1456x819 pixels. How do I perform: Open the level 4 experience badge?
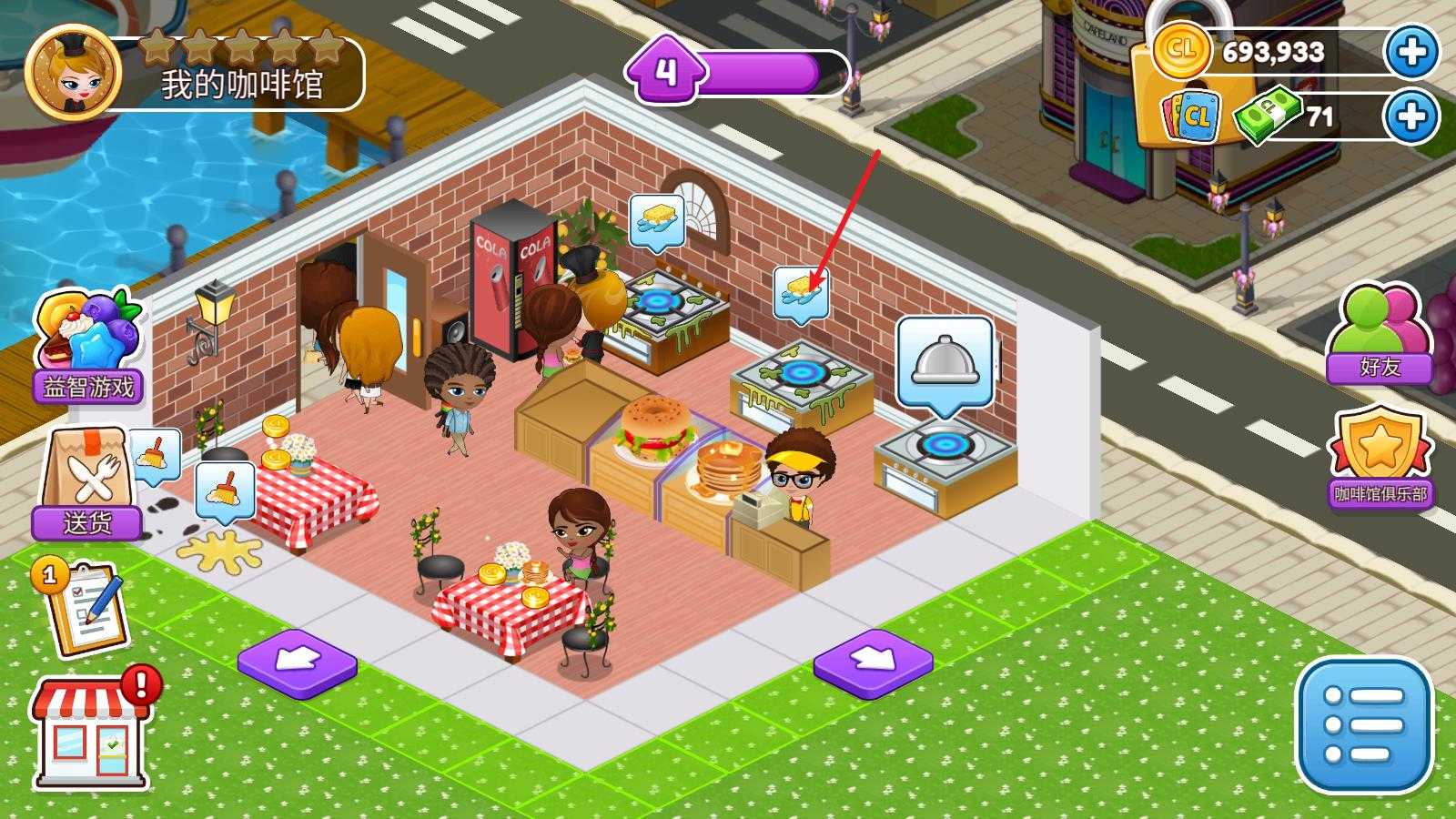click(667, 71)
